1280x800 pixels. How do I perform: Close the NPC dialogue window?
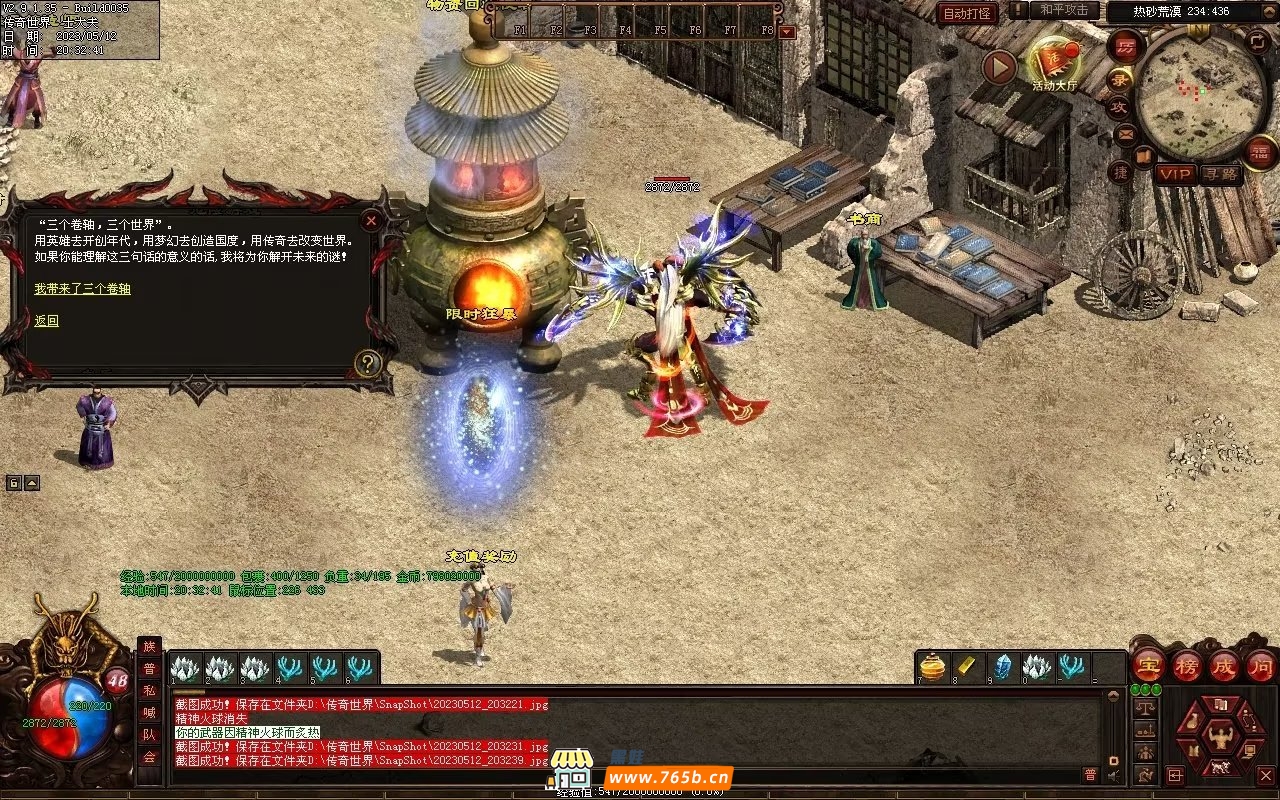[371, 220]
